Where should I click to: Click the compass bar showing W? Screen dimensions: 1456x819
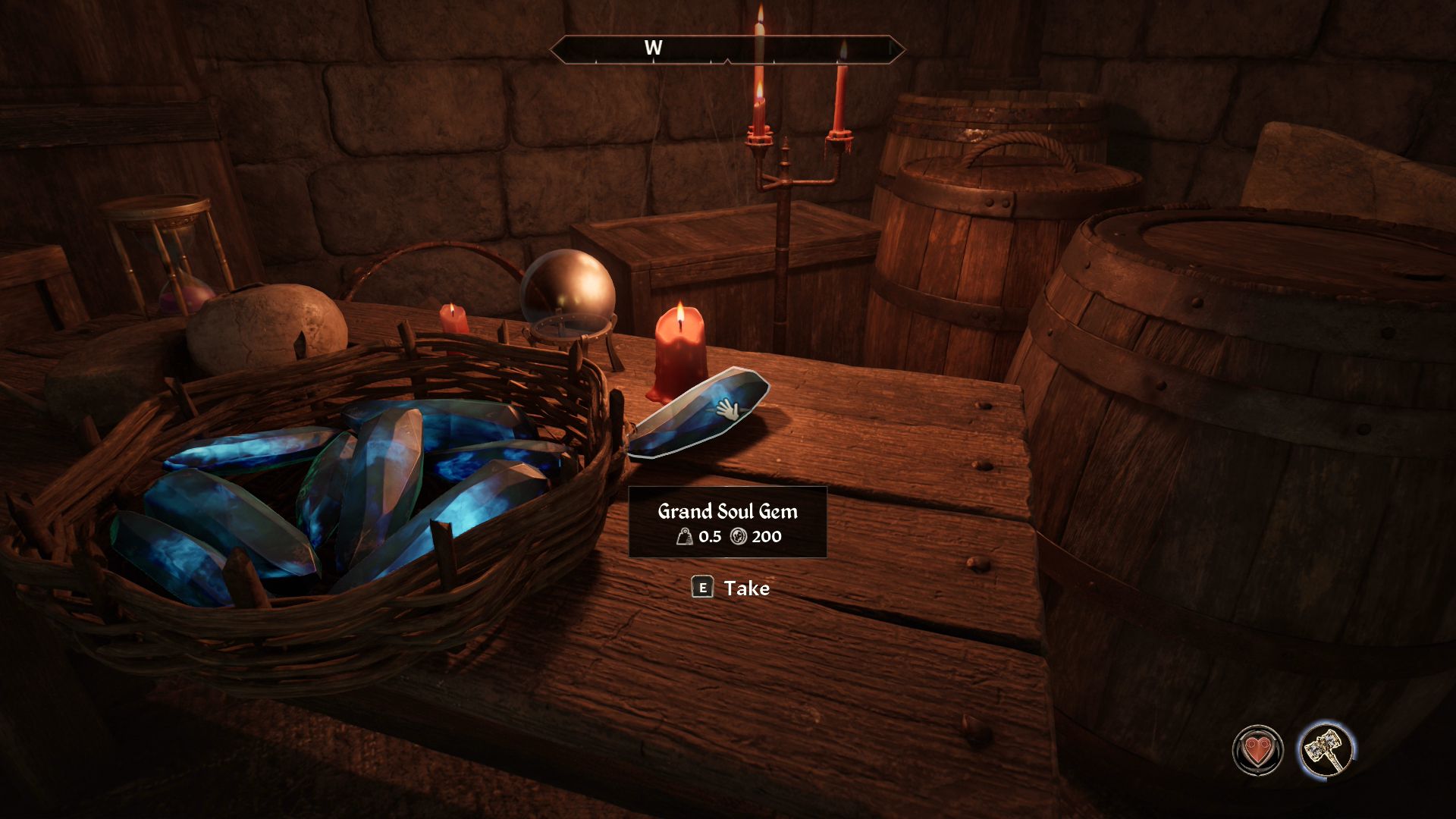tap(726, 49)
